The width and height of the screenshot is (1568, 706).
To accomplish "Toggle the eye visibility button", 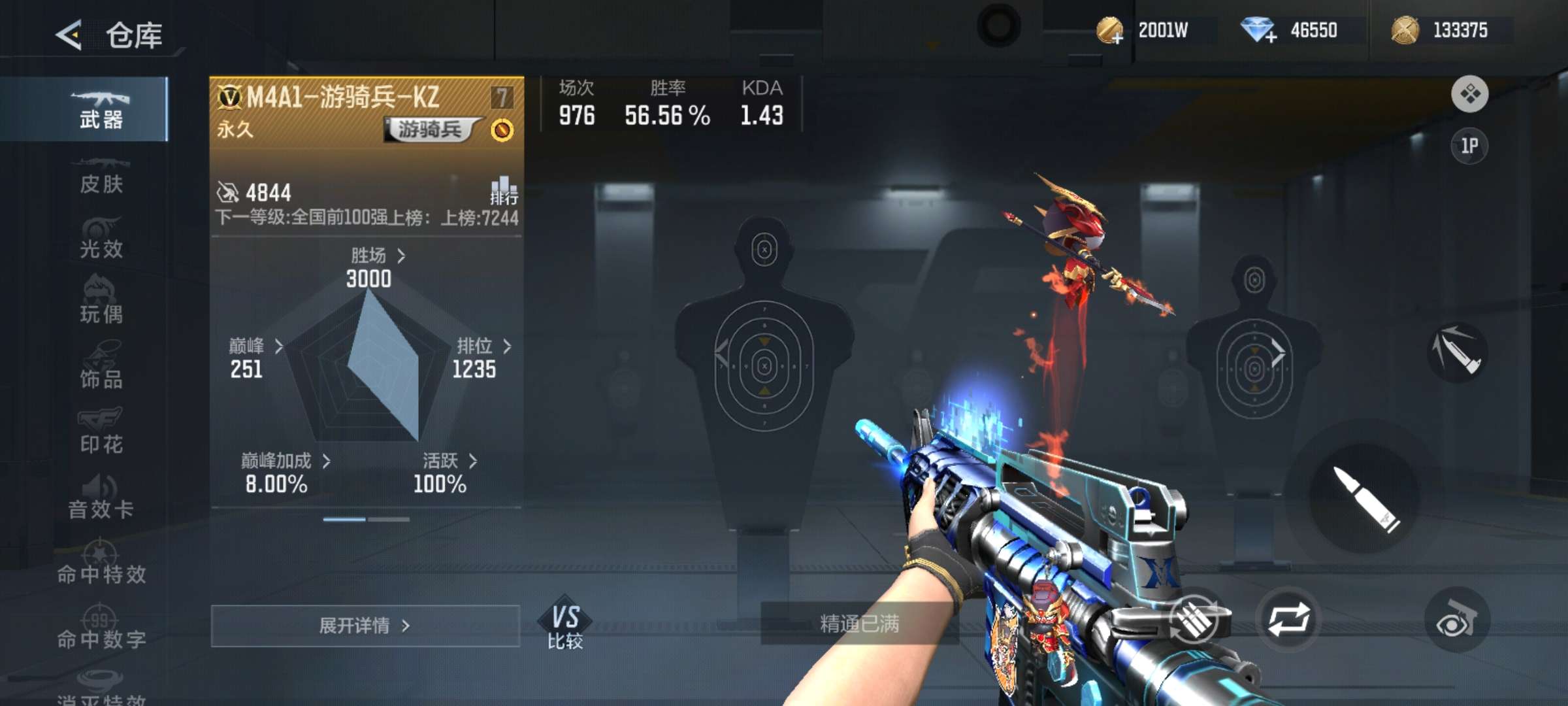I will [1456, 620].
